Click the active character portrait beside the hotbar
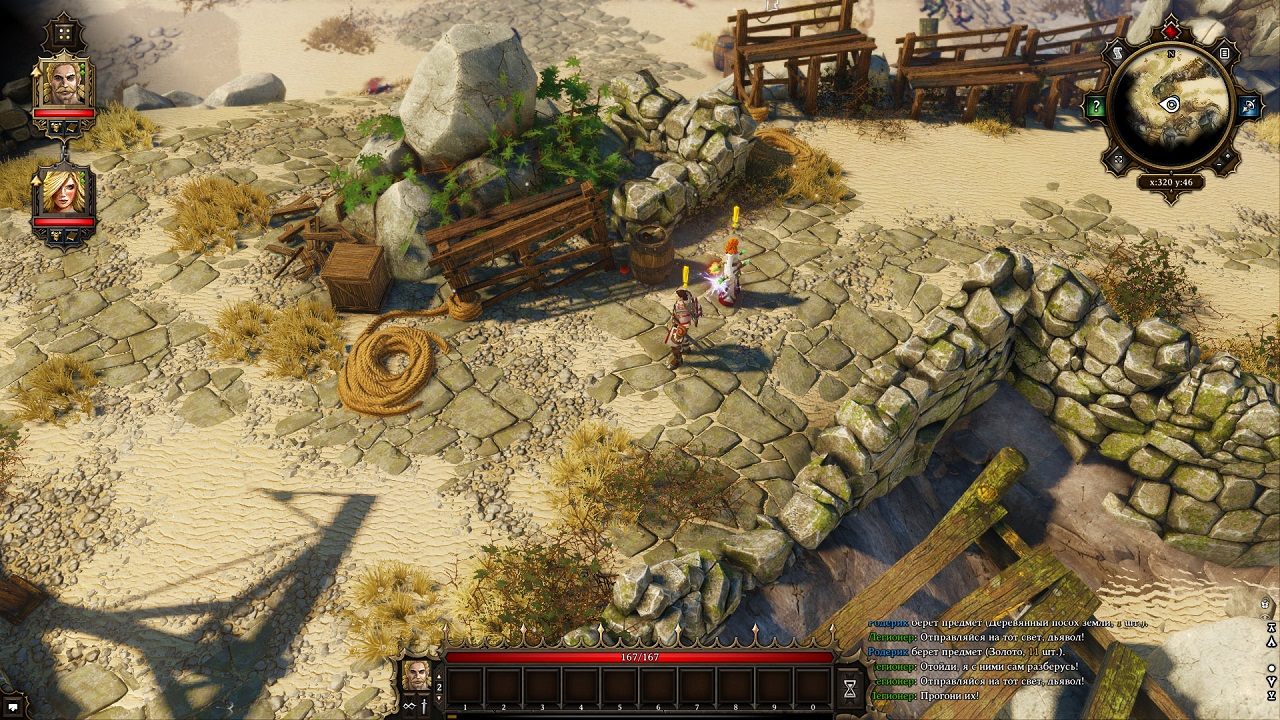Screen dimensions: 1280x720 coord(416,675)
